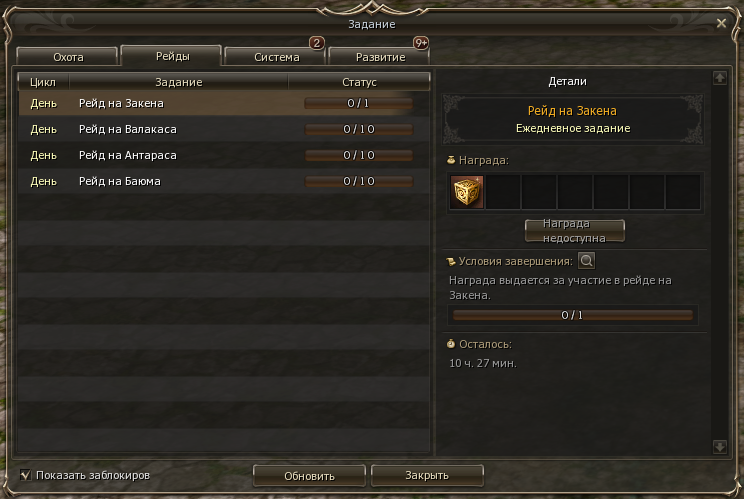744x499 pixels.
Task: Click the details panel scroll-up arrow
Action: coord(719,77)
